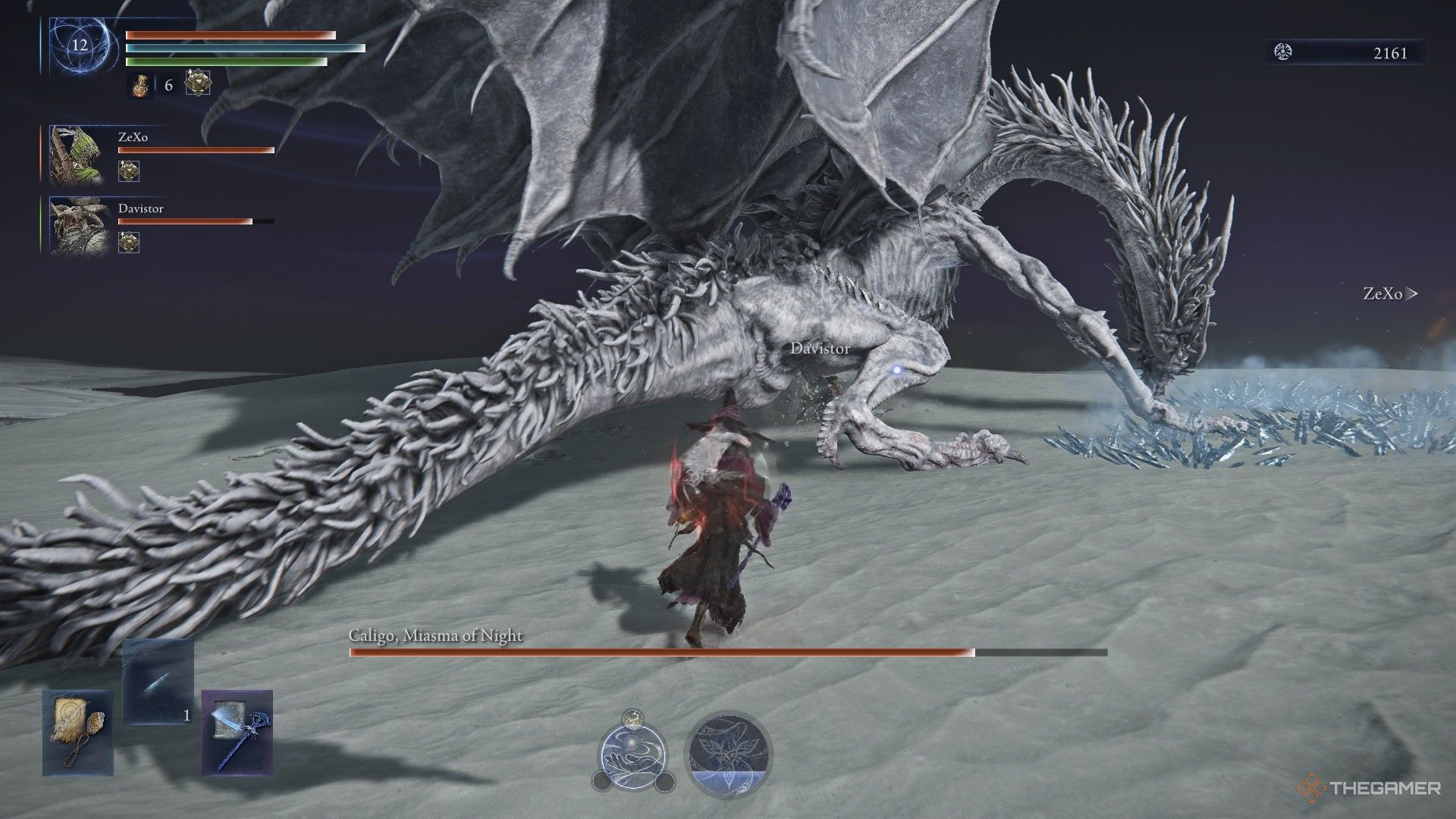Screen dimensions: 1456x819
Task: Click the status buff icon beside flask count
Action: (198, 83)
